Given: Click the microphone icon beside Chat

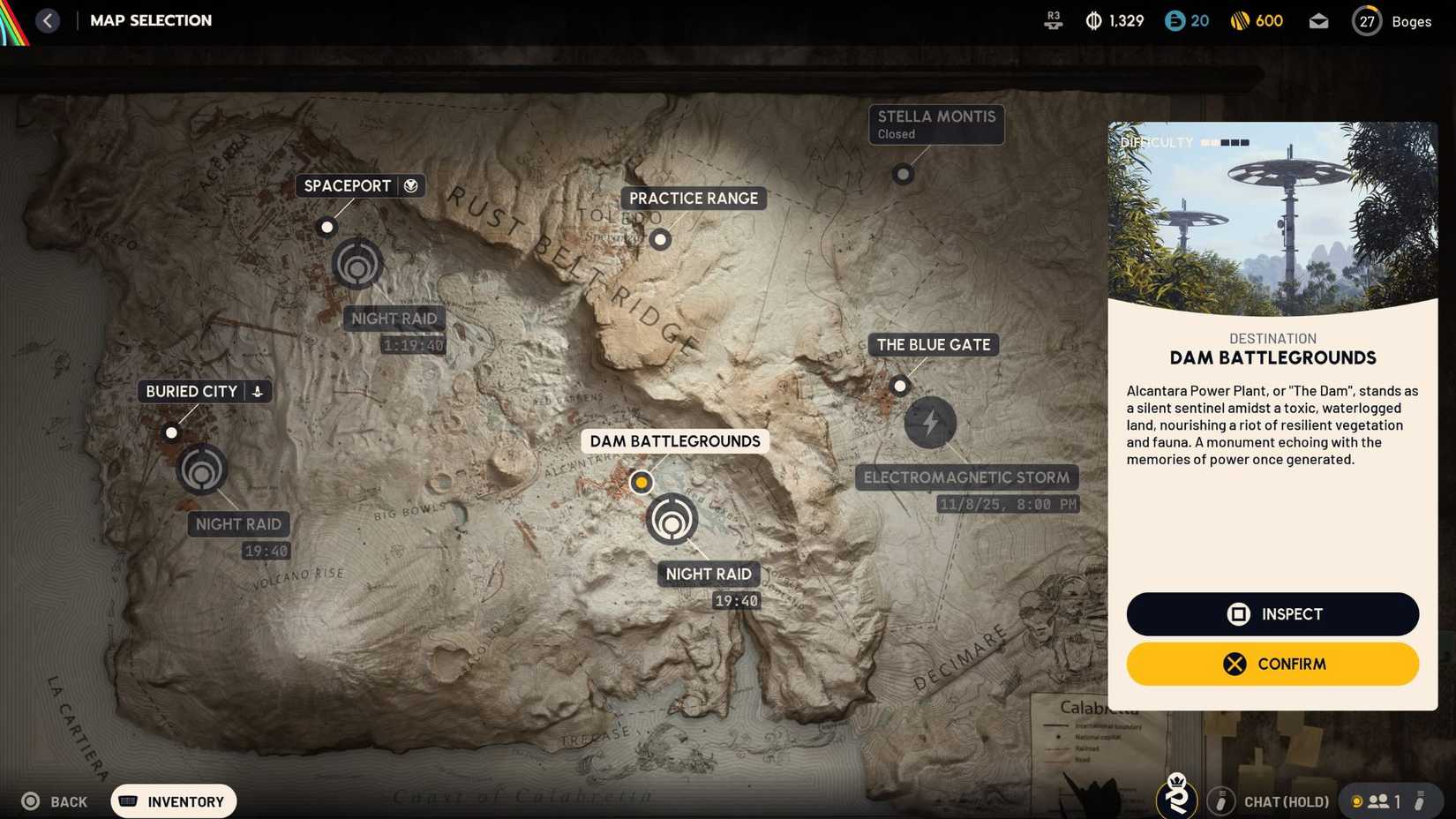Looking at the screenshot, I should [1221, 801].
